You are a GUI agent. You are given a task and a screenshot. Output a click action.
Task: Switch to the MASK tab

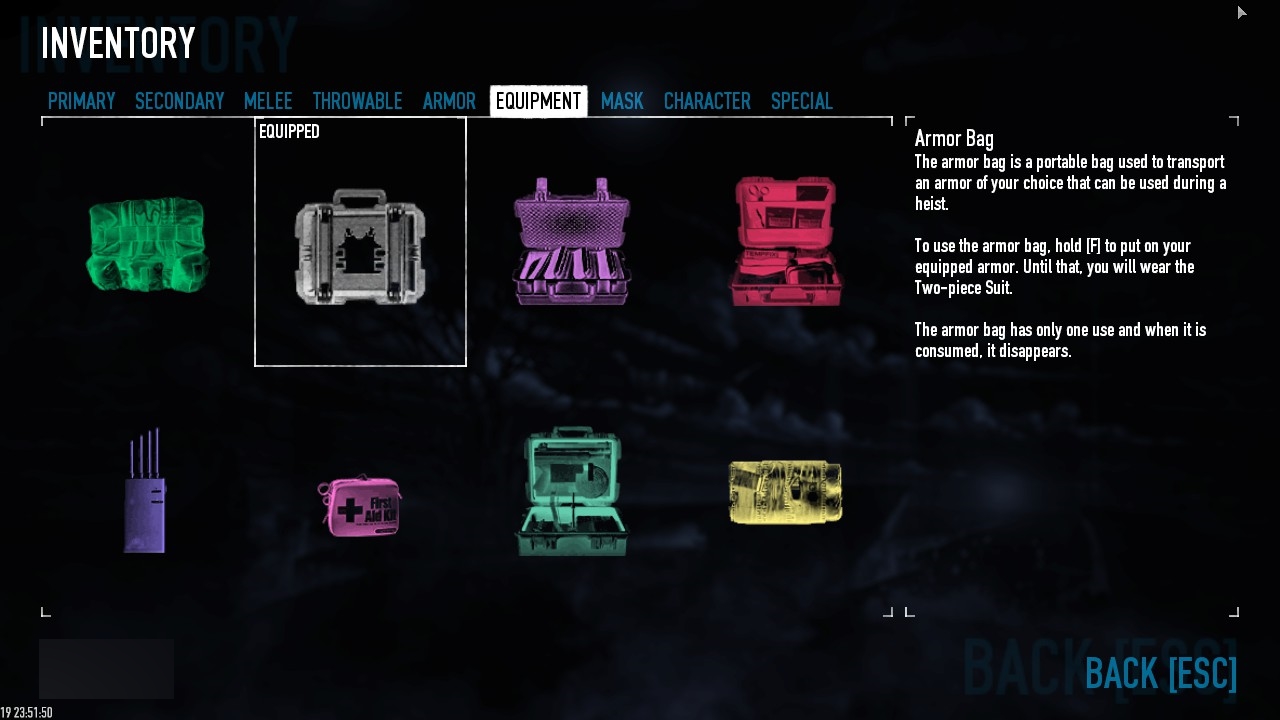click(x=622, y=100)
